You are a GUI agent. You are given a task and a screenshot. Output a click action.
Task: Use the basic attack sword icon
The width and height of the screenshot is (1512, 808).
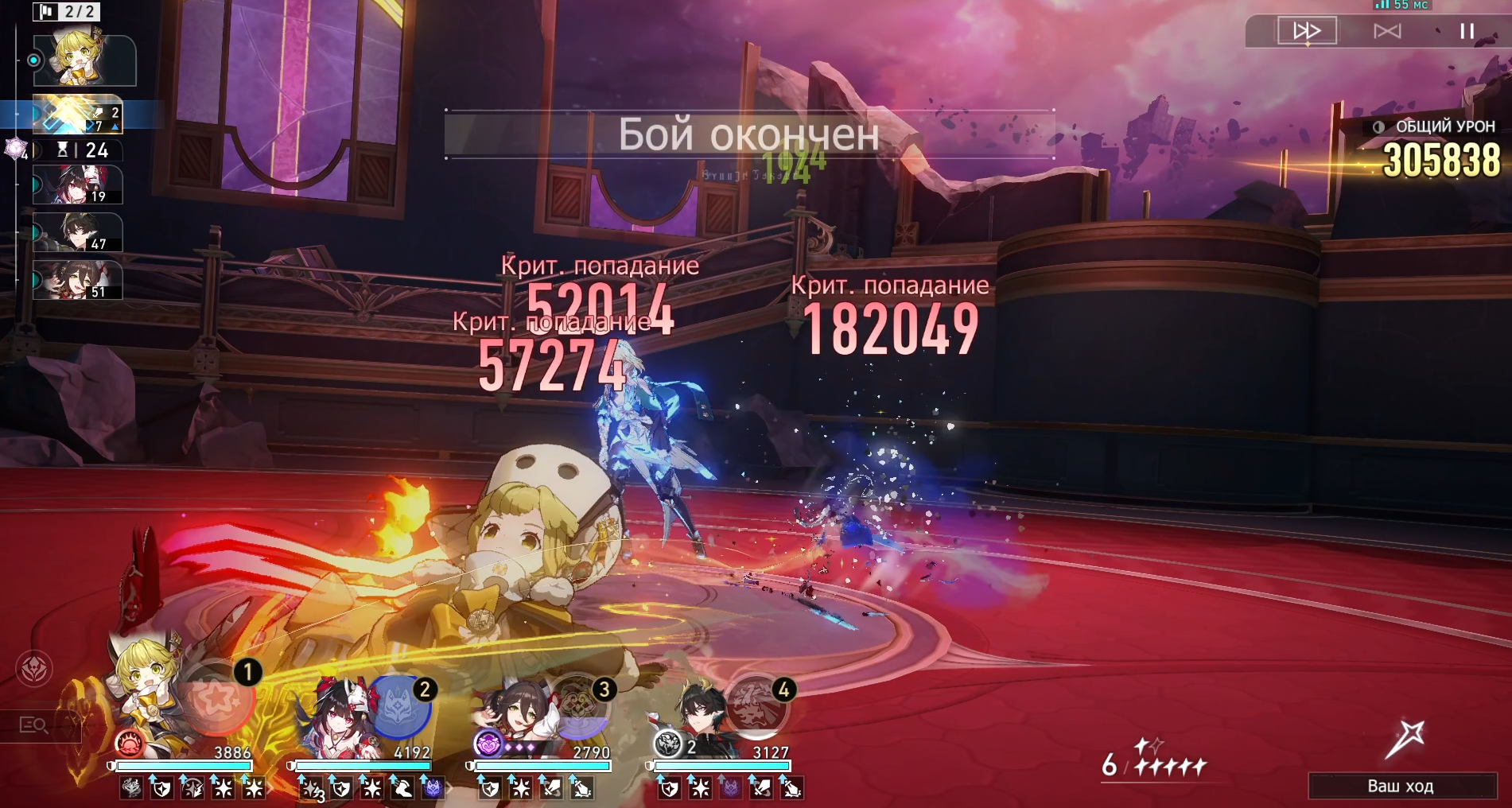click(1404, 740)
